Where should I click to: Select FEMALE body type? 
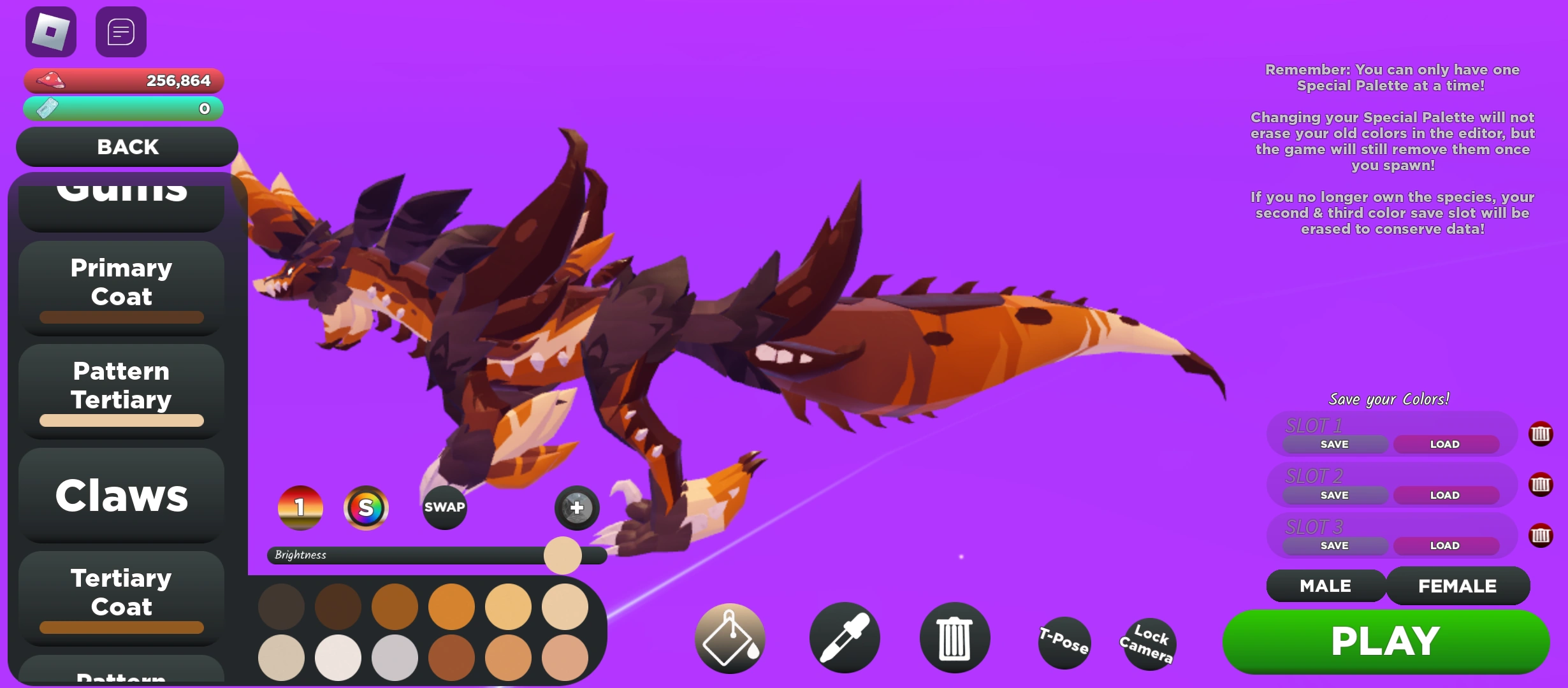1458,585
